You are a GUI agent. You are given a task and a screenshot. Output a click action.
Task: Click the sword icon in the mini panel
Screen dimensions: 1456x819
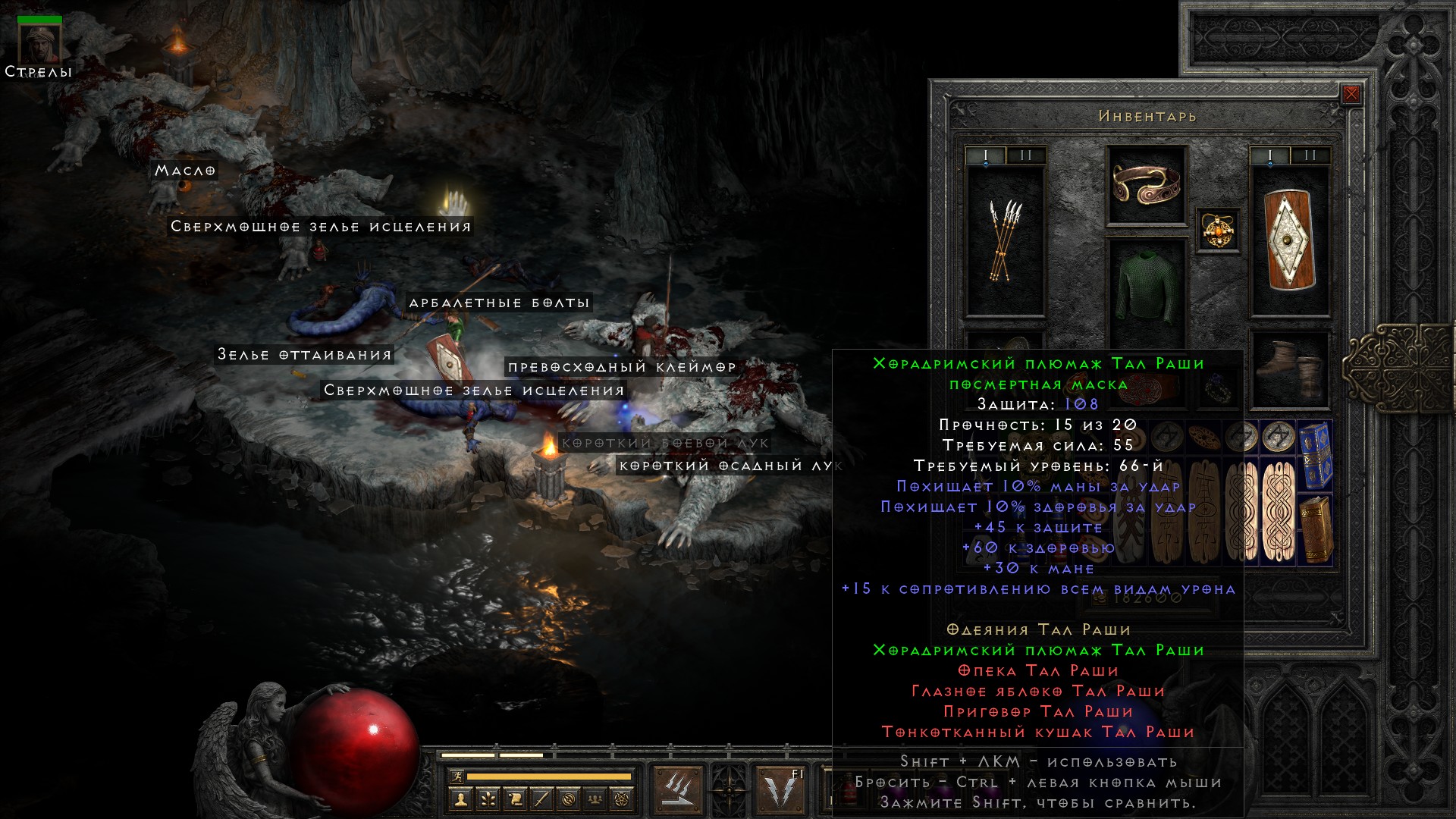[x=542, y=799]
